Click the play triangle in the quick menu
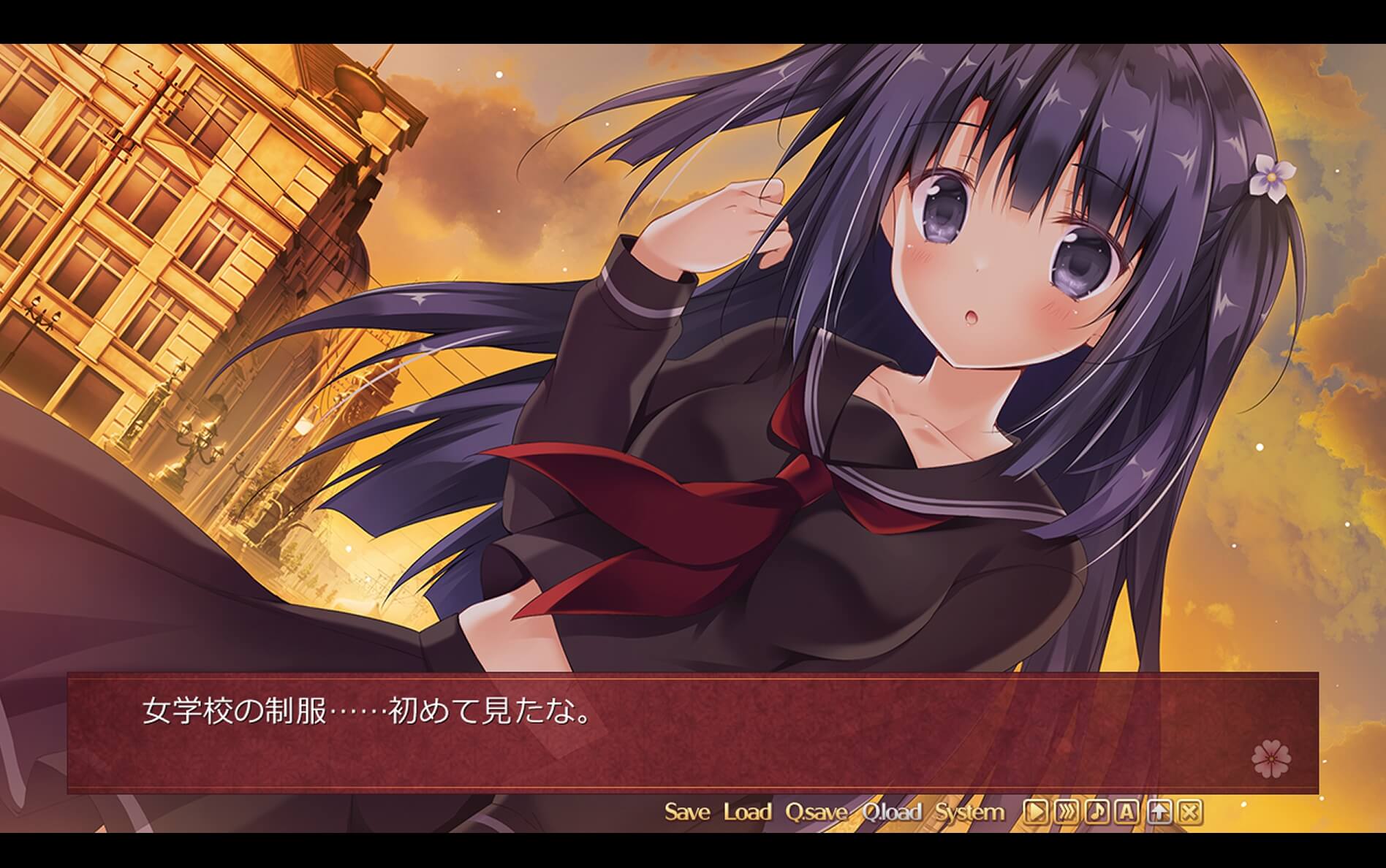 pyautogui.click(x=1034, y=811)
